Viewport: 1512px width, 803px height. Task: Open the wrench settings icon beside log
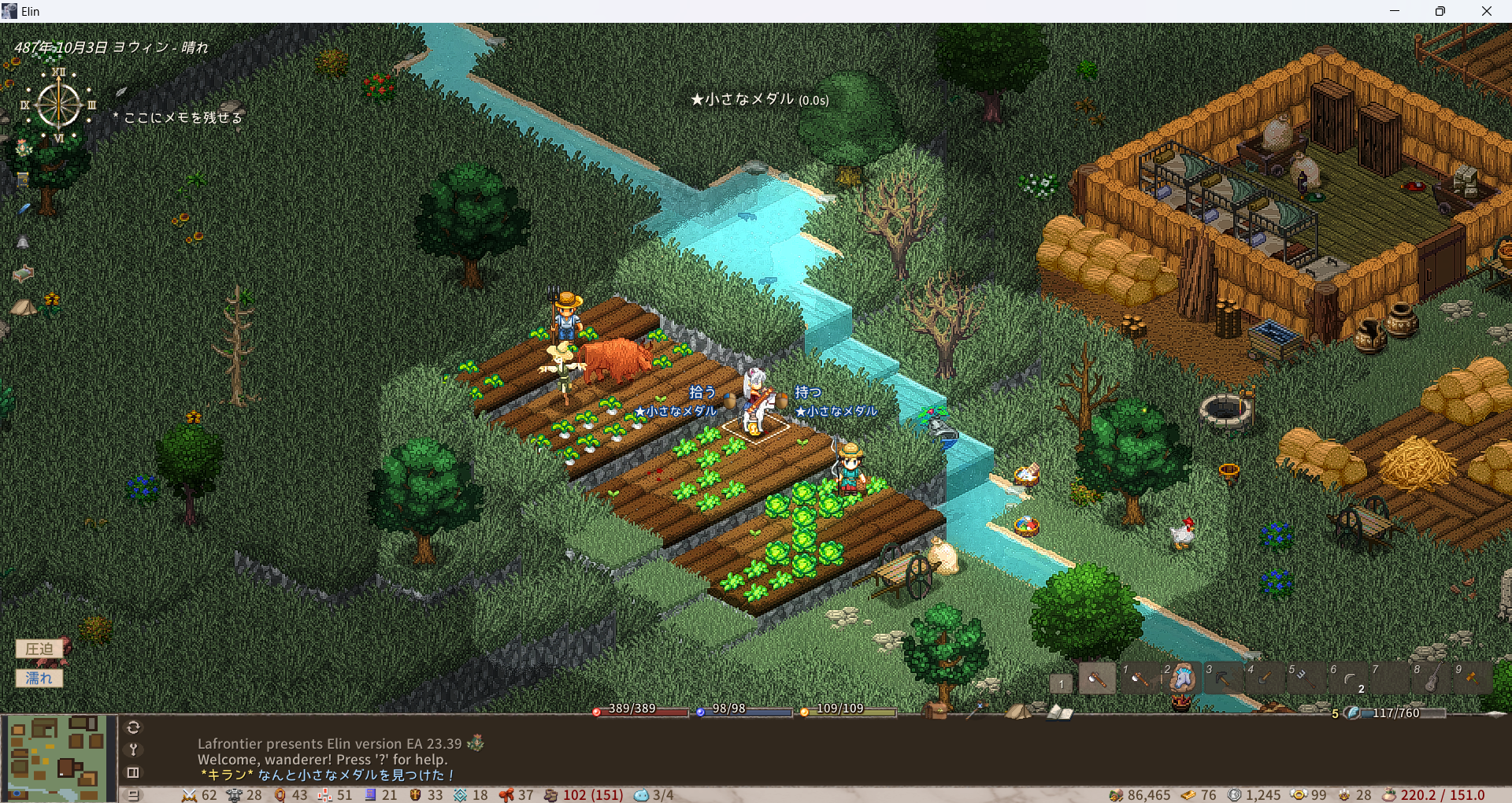pyautogui.click(x=133, y=749)
